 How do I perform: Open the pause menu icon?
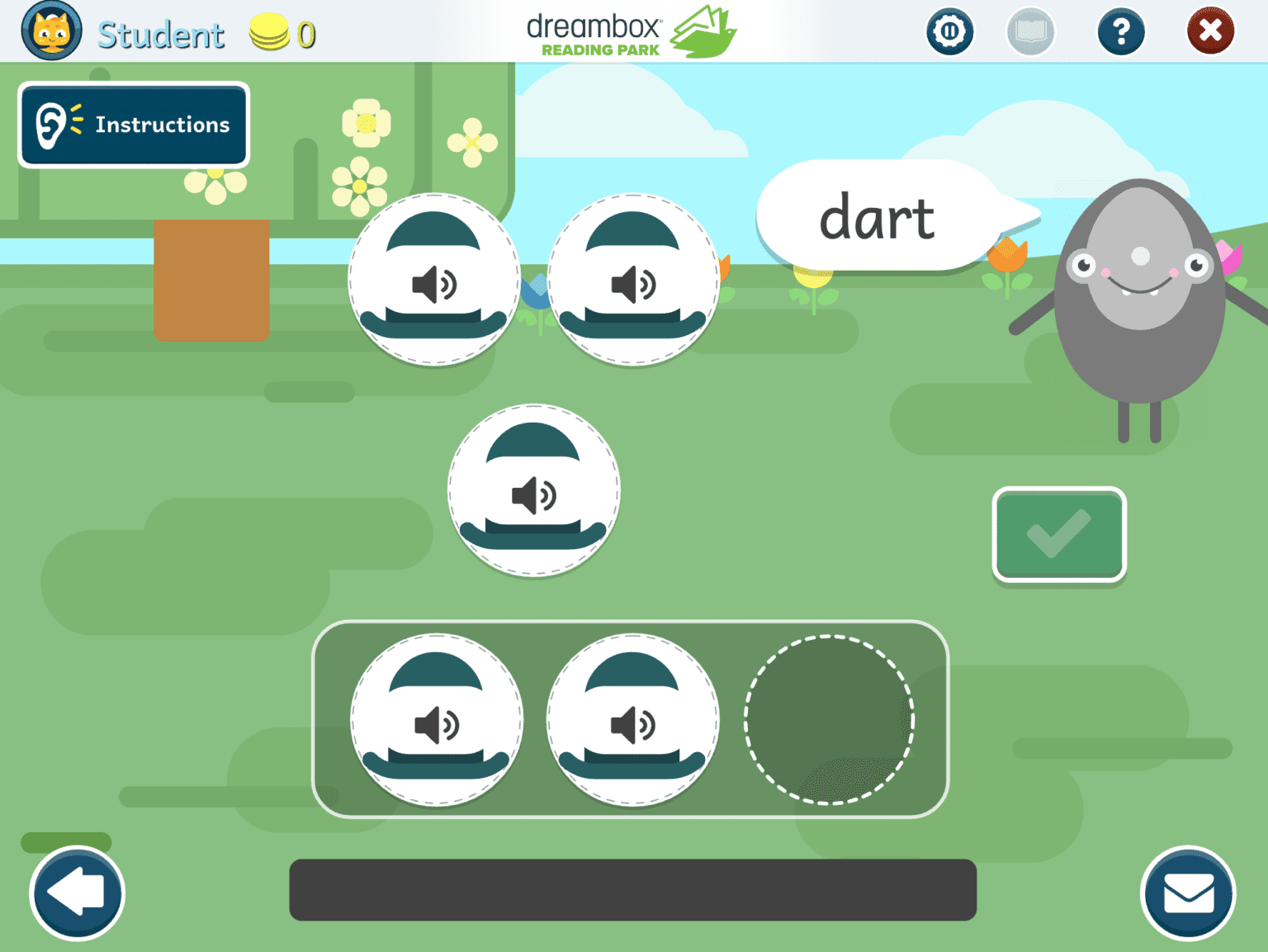coord(950,31)
